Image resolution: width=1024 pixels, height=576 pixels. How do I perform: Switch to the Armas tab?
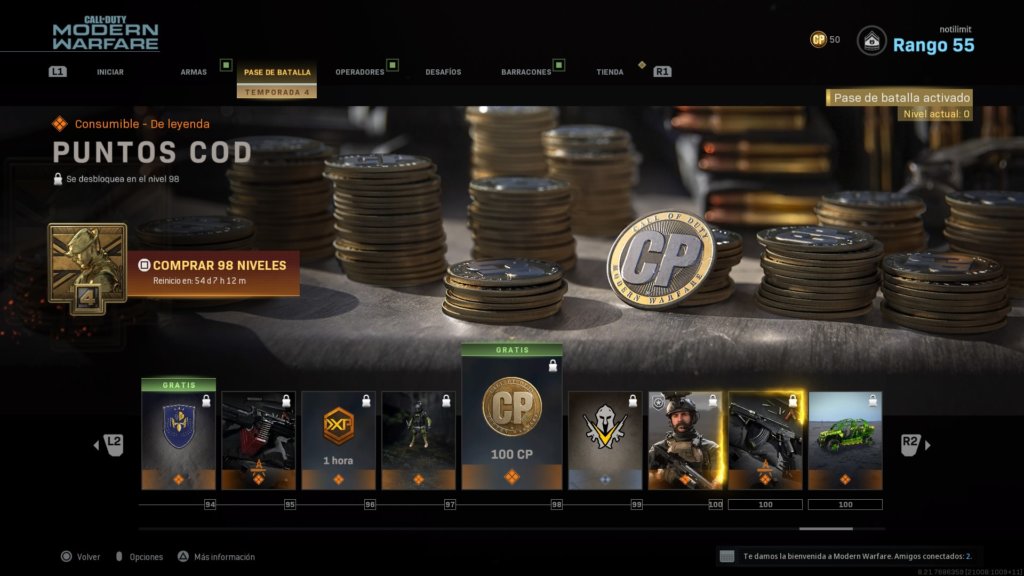coord(194,72)
